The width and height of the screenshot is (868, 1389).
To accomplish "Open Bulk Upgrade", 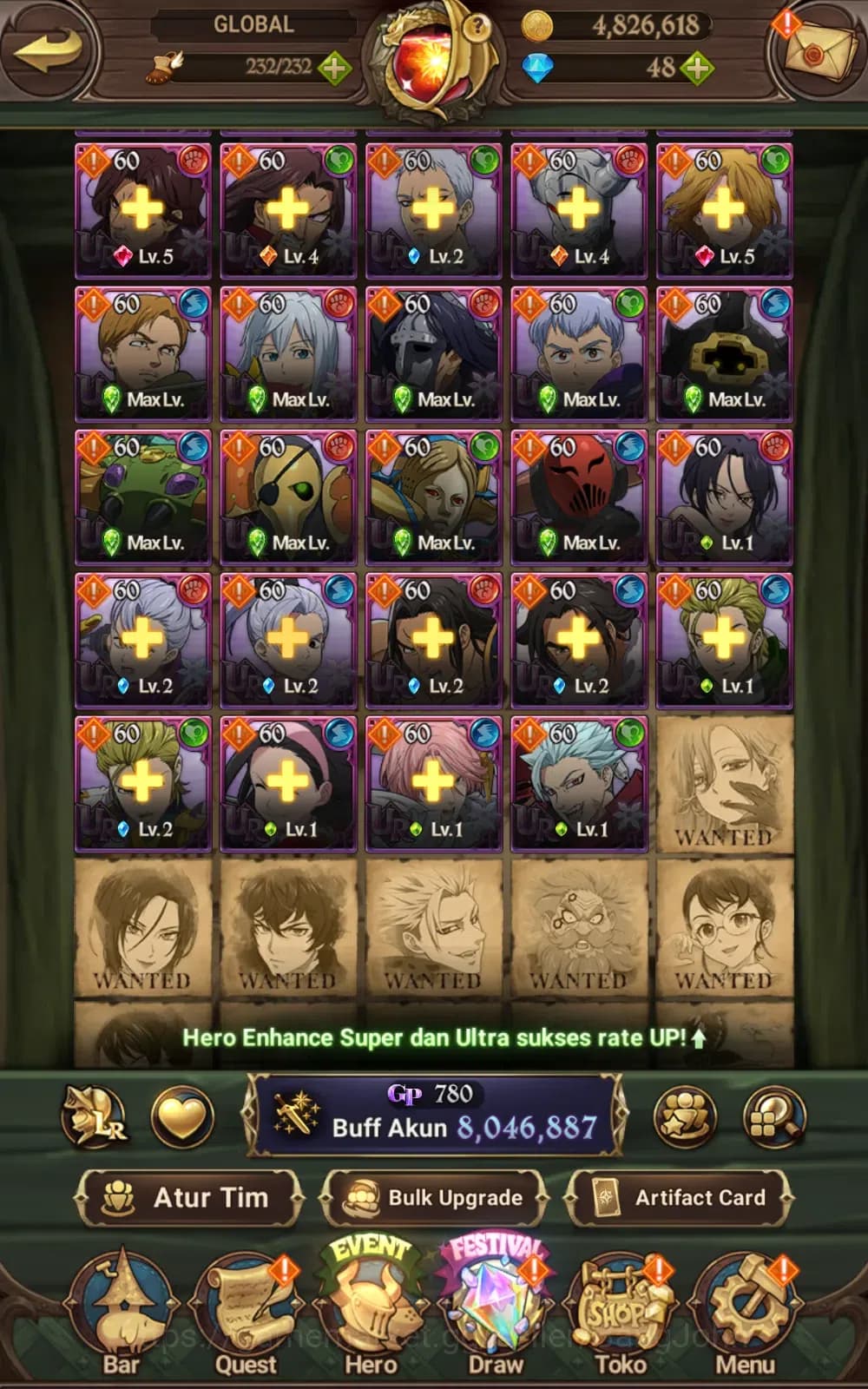I will click(434, 1198).
